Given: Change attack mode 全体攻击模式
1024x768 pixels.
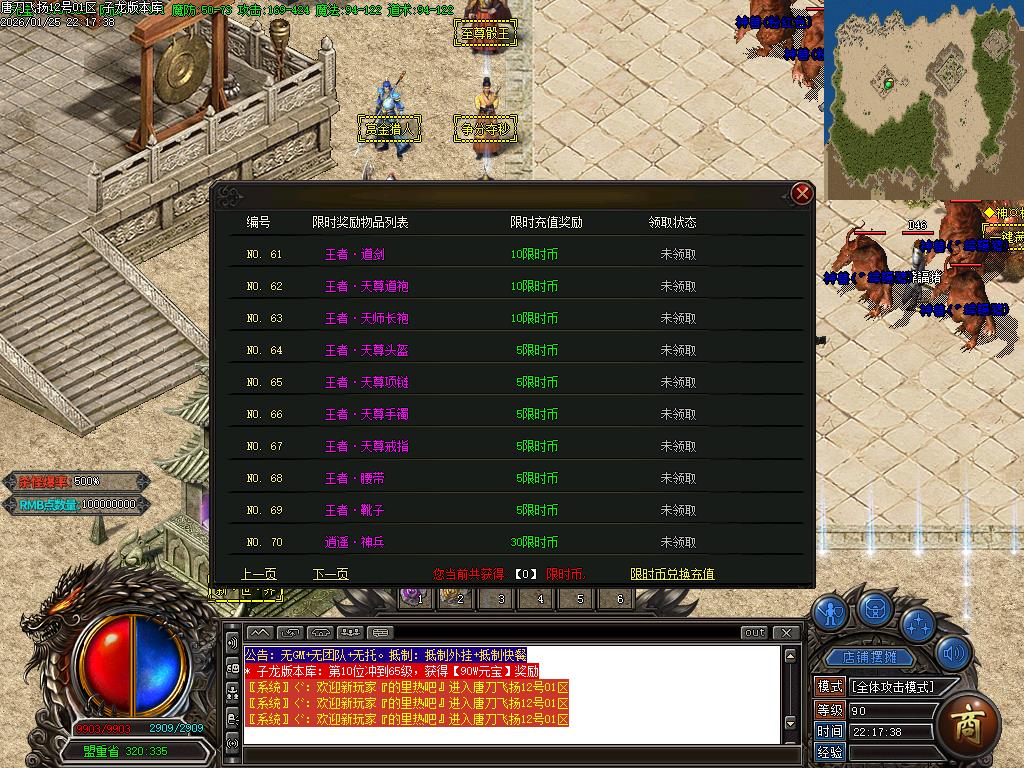Looking at the screenshot, I should tap(892, 687).
